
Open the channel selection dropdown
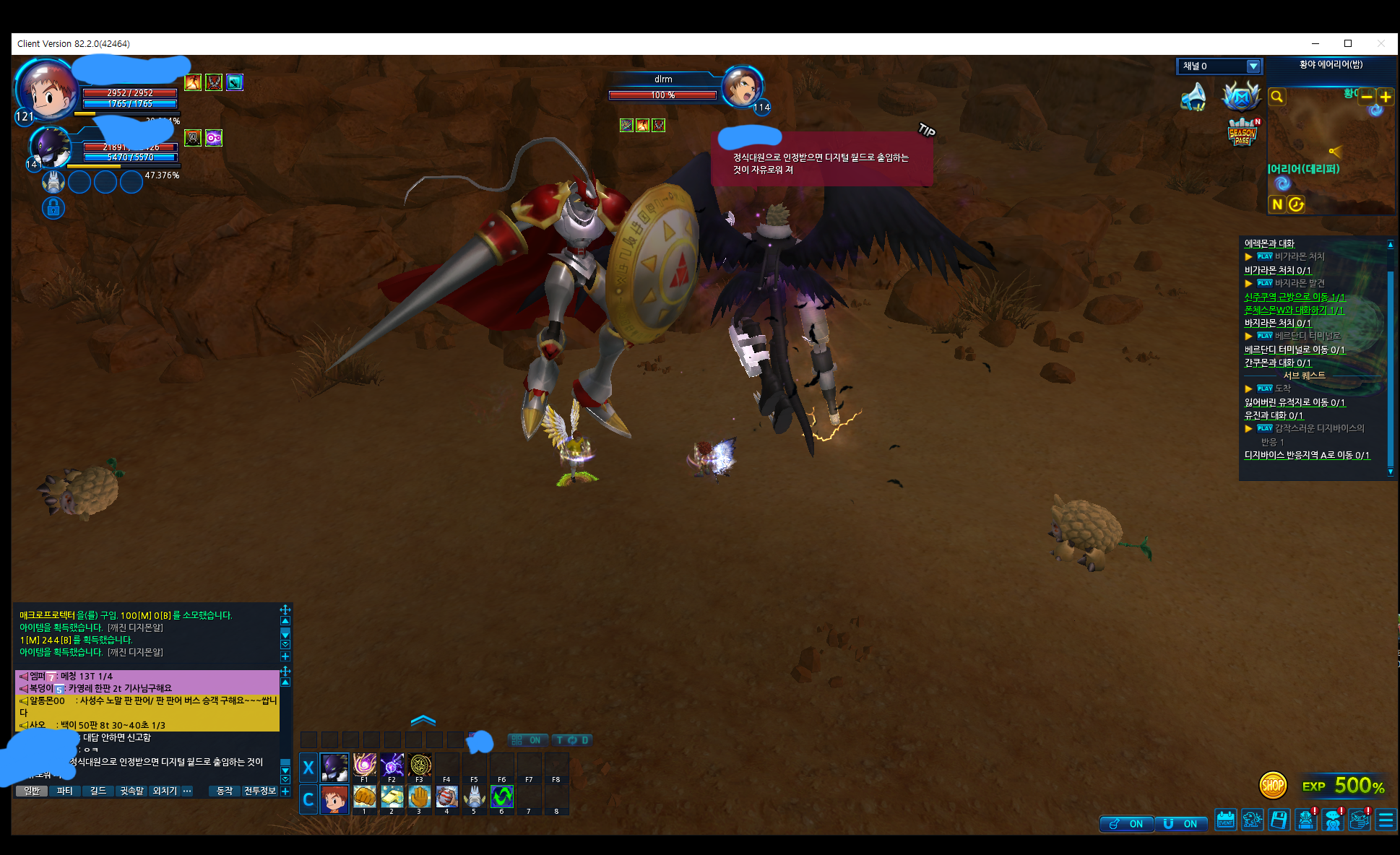click(1253, 66)
